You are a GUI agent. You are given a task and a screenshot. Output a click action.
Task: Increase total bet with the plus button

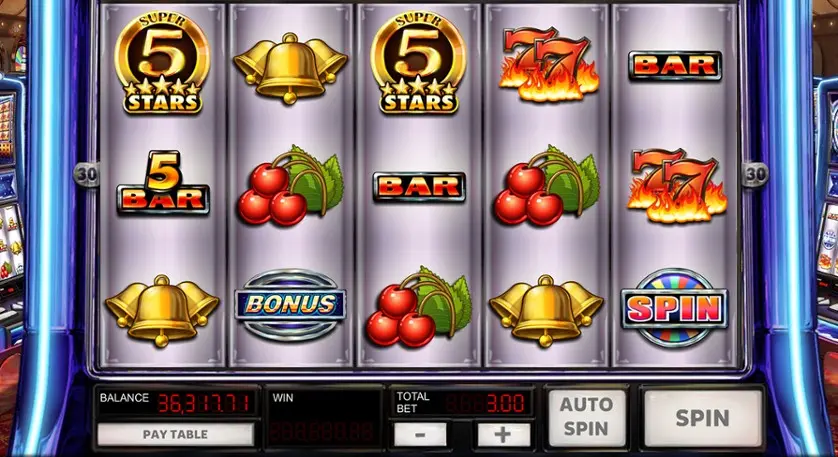click(503, 435)
